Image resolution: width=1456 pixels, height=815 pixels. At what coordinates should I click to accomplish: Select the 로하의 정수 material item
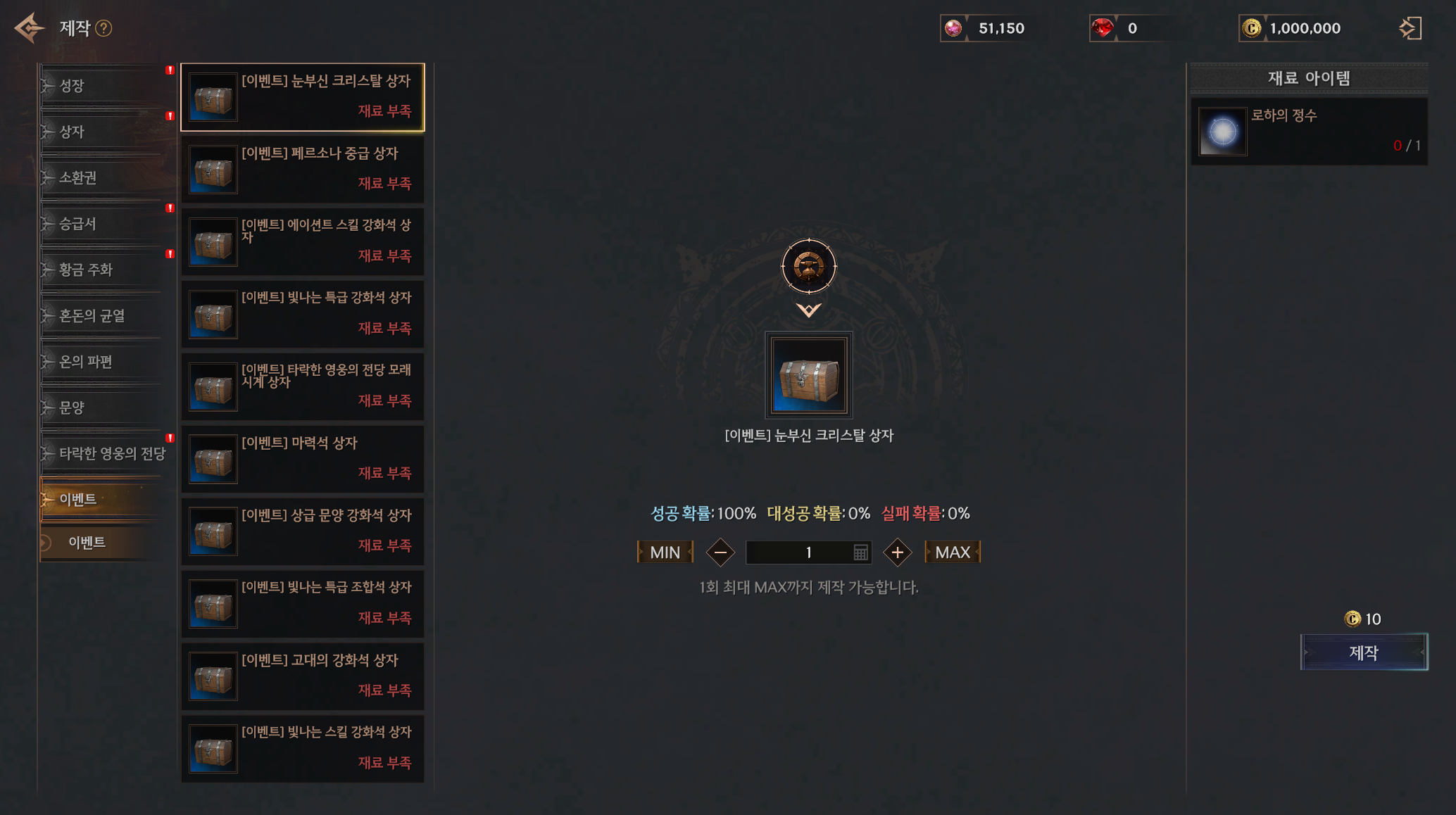click(x=1309, y=132)
